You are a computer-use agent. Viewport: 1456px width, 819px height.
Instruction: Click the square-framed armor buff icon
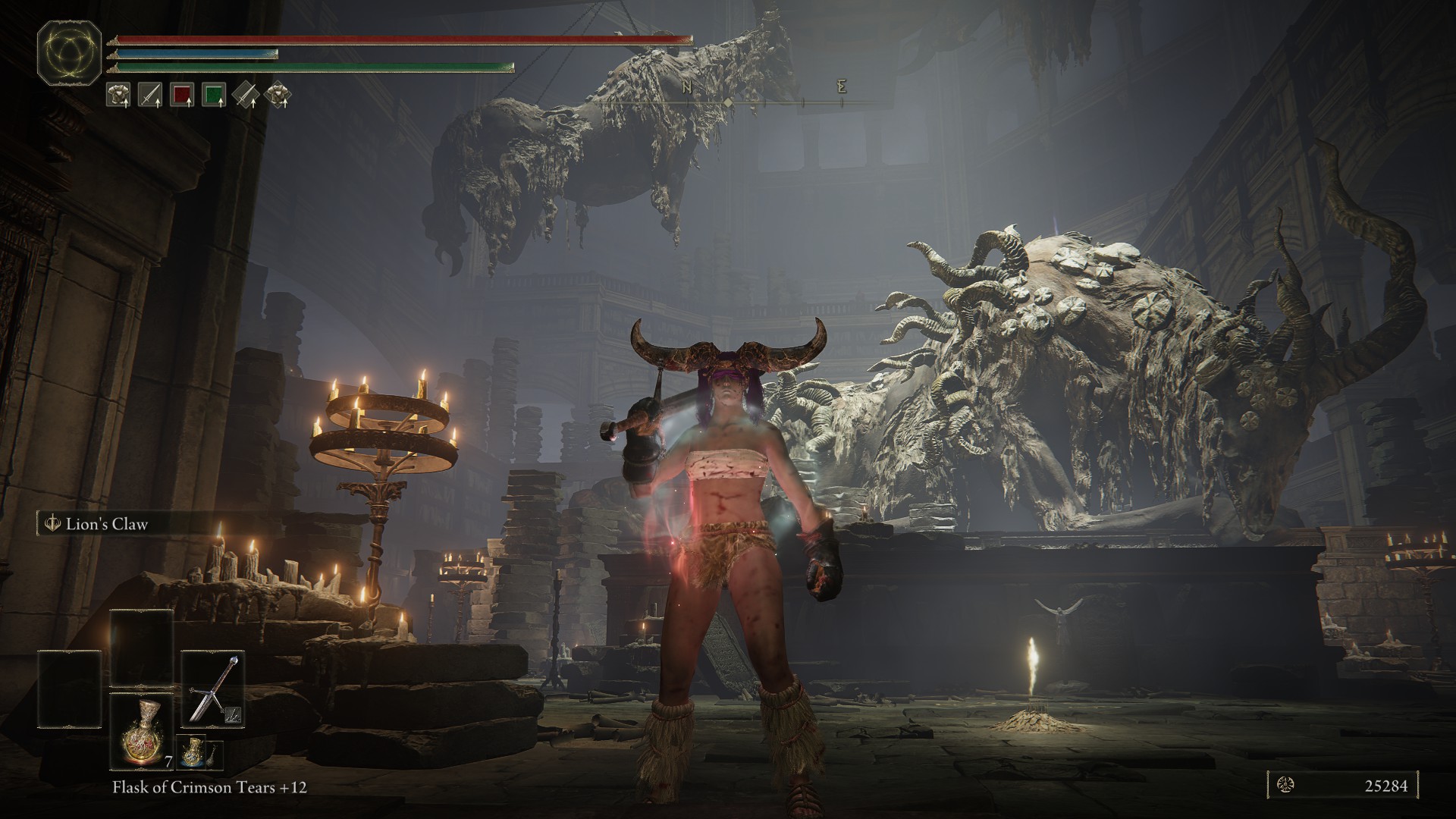pos(118,95)
